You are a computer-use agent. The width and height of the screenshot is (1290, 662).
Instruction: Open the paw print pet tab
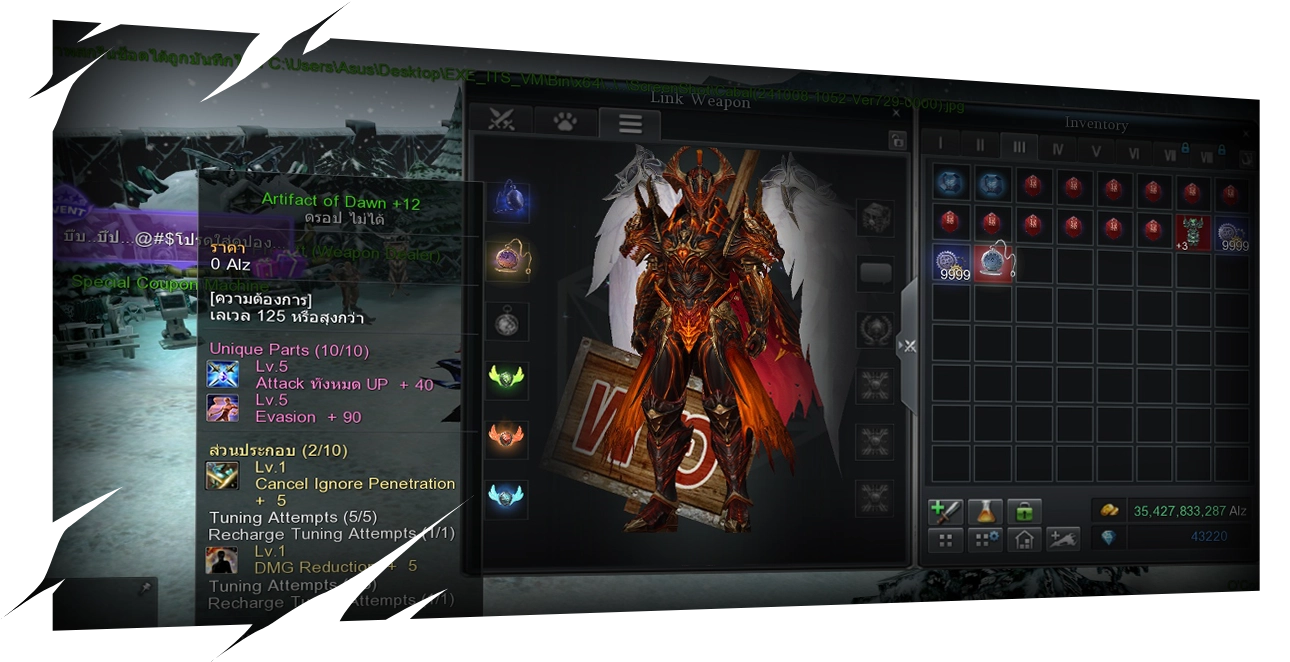coord(566,122)
